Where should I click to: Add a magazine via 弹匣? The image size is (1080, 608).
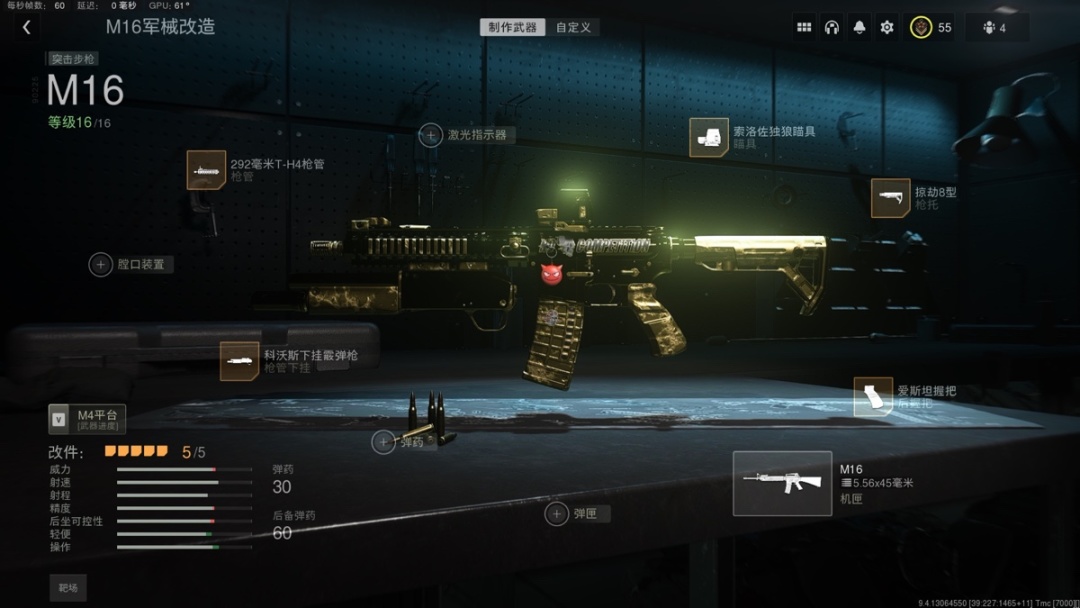coord(557,514)
